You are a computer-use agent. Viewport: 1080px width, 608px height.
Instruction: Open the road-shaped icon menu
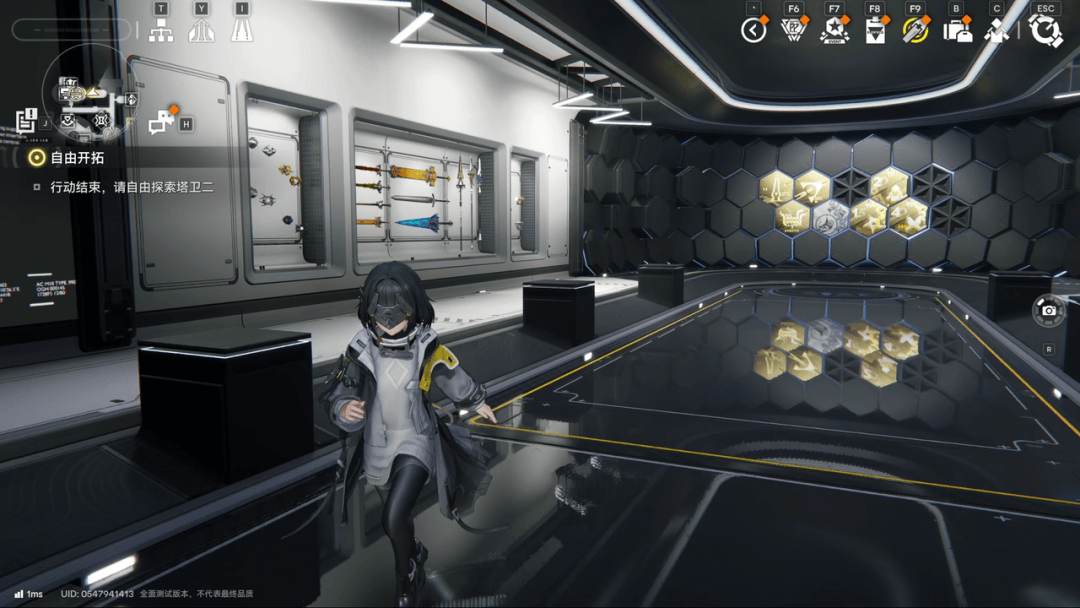click(241, 30)
